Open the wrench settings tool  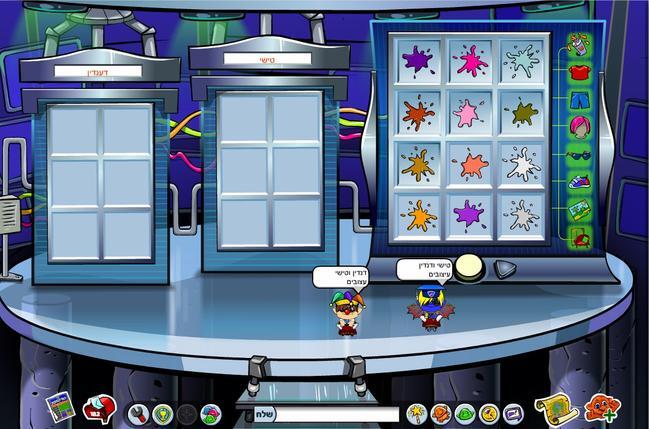tap(138, 413)
